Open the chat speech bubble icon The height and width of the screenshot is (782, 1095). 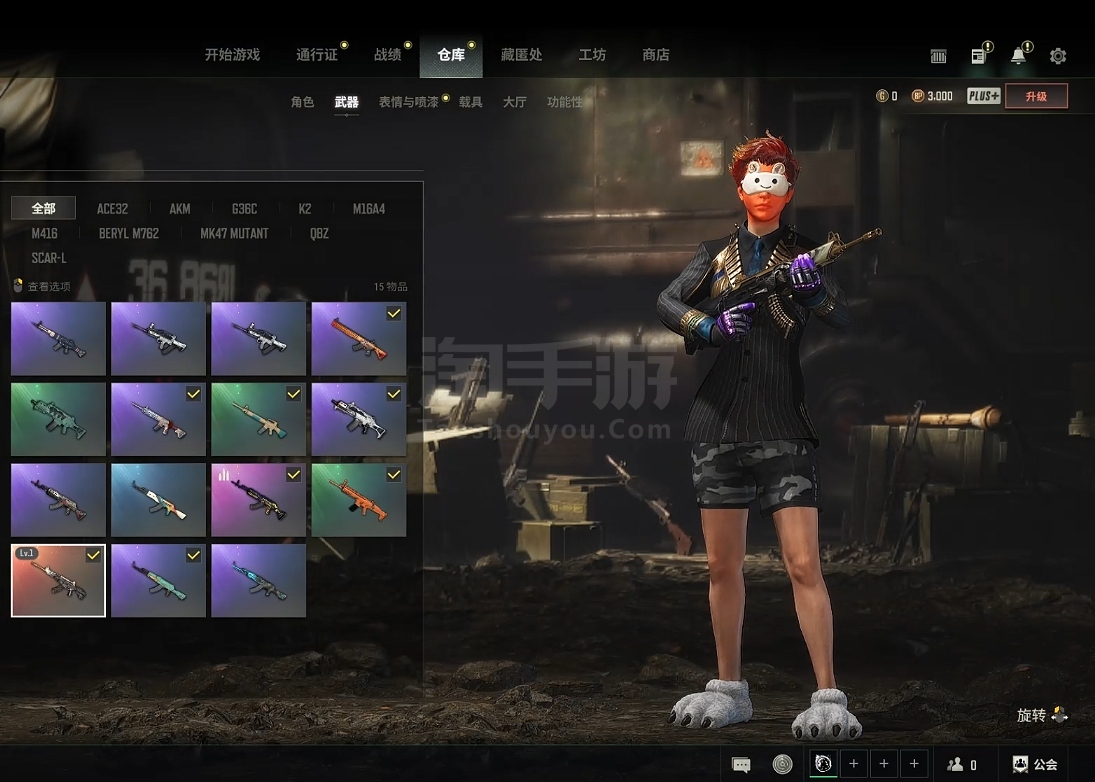pyautogui.click(x=741, y=765)
